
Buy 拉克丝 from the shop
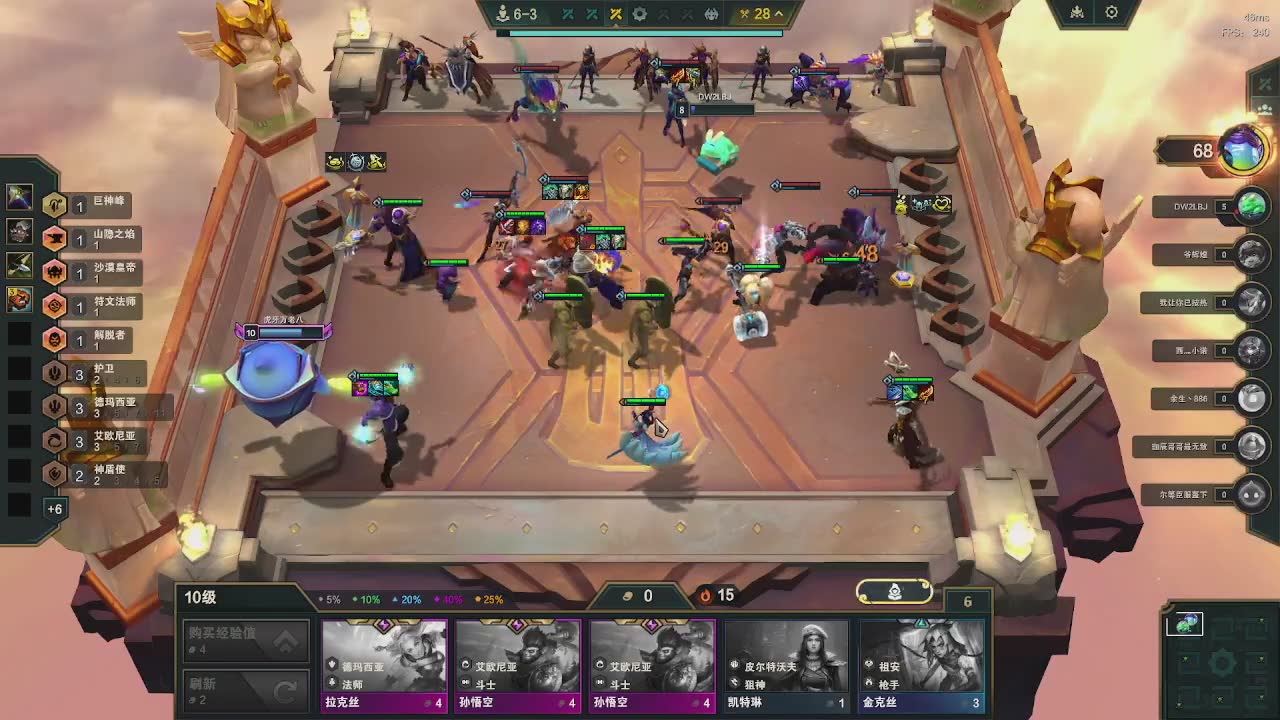384,665
